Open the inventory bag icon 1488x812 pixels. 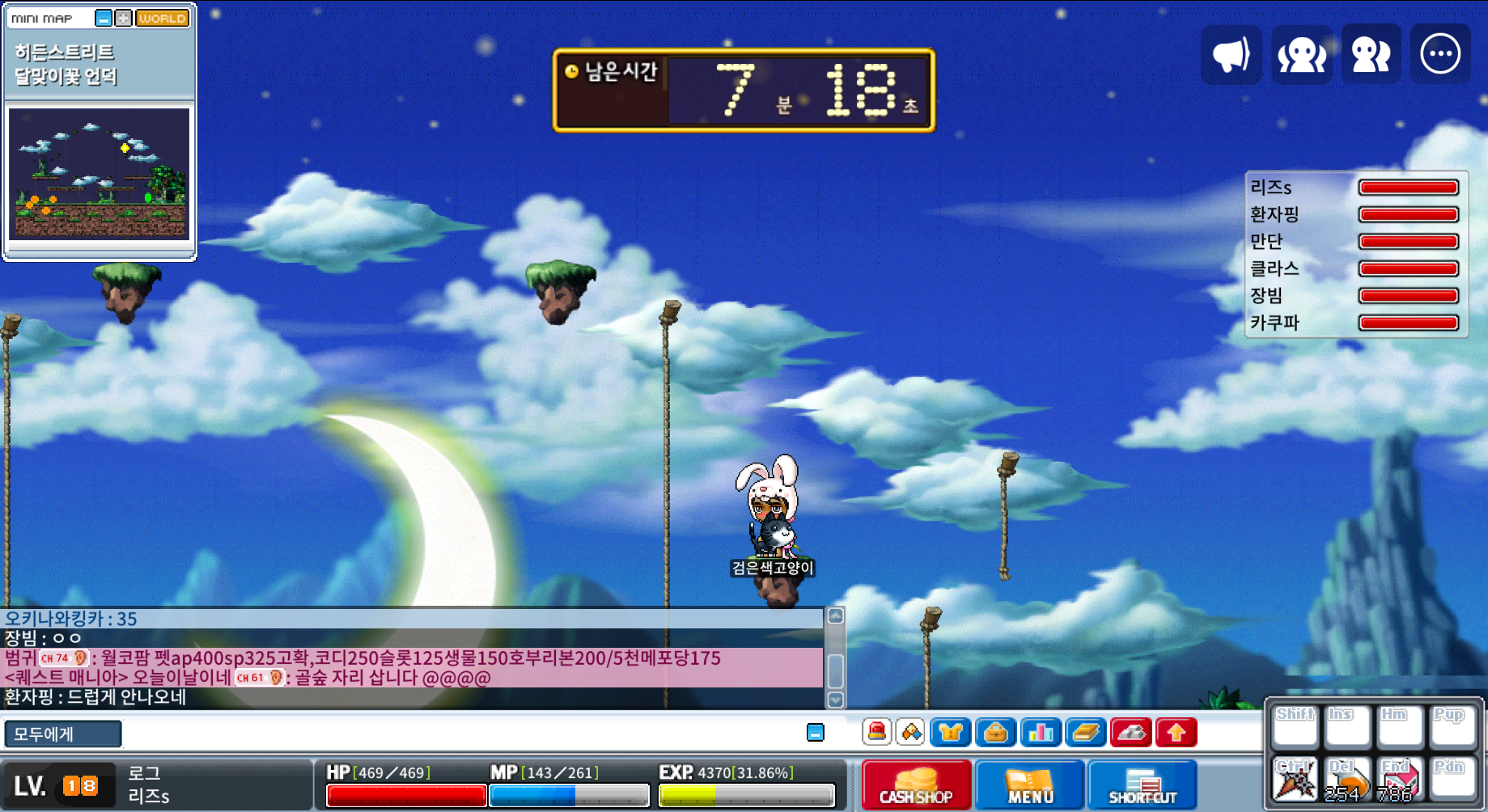coord(995,733)
